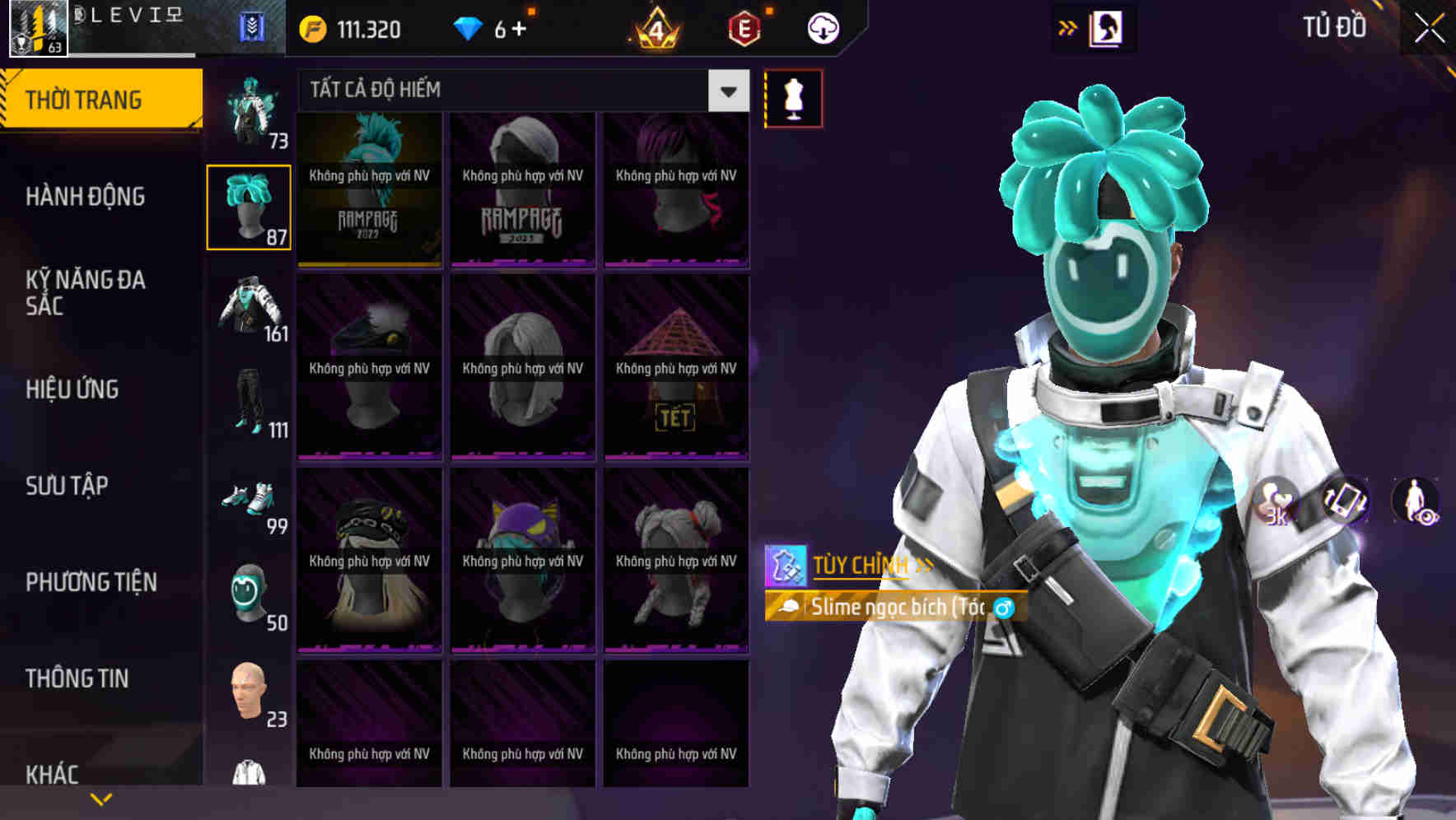This screenshot has width=1456, height=820.
Task: Open the mannequin outfit preset icon
Action: (x=792, y=97)
